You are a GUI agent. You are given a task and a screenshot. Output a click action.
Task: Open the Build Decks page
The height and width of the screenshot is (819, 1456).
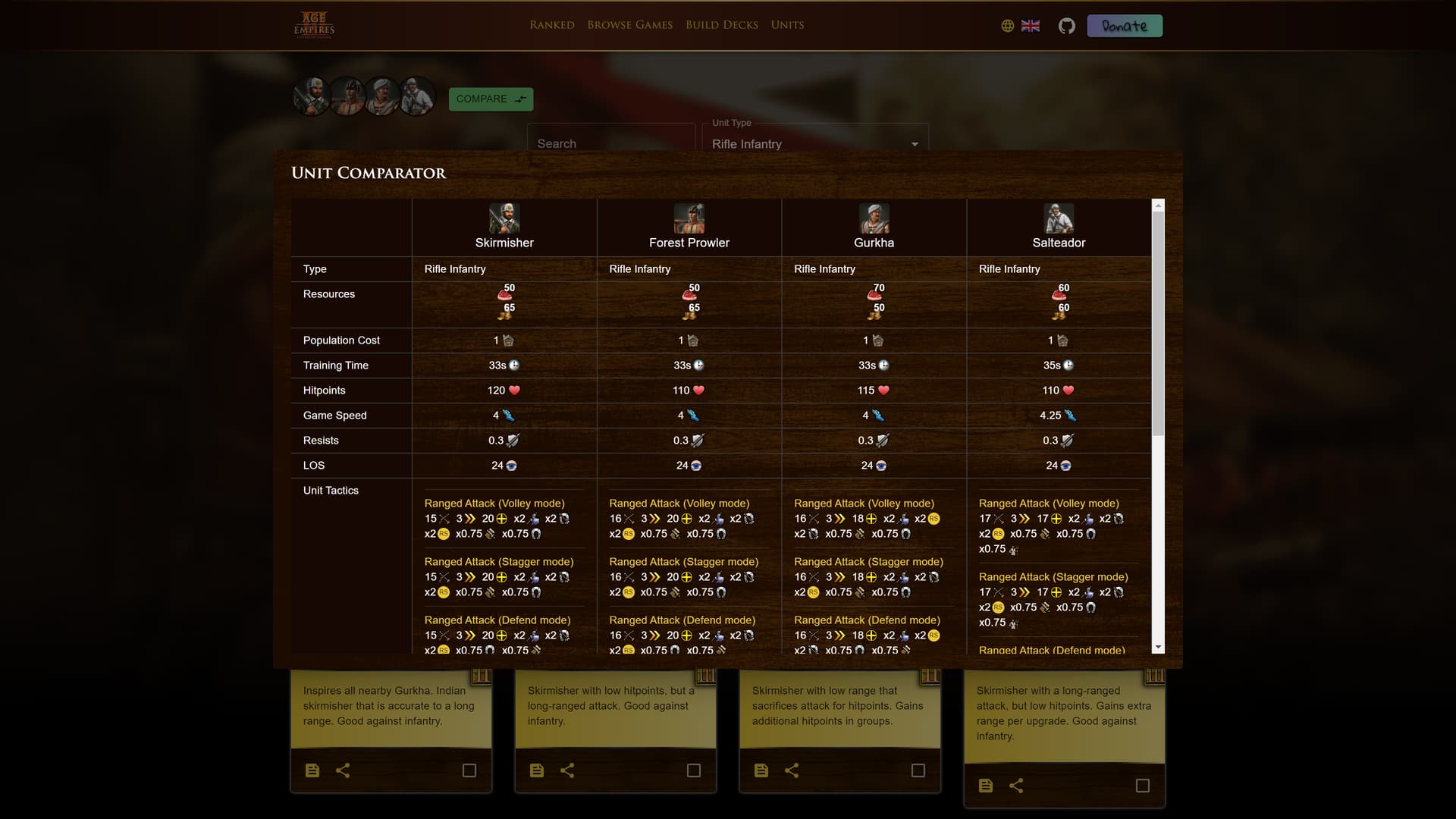721,24
